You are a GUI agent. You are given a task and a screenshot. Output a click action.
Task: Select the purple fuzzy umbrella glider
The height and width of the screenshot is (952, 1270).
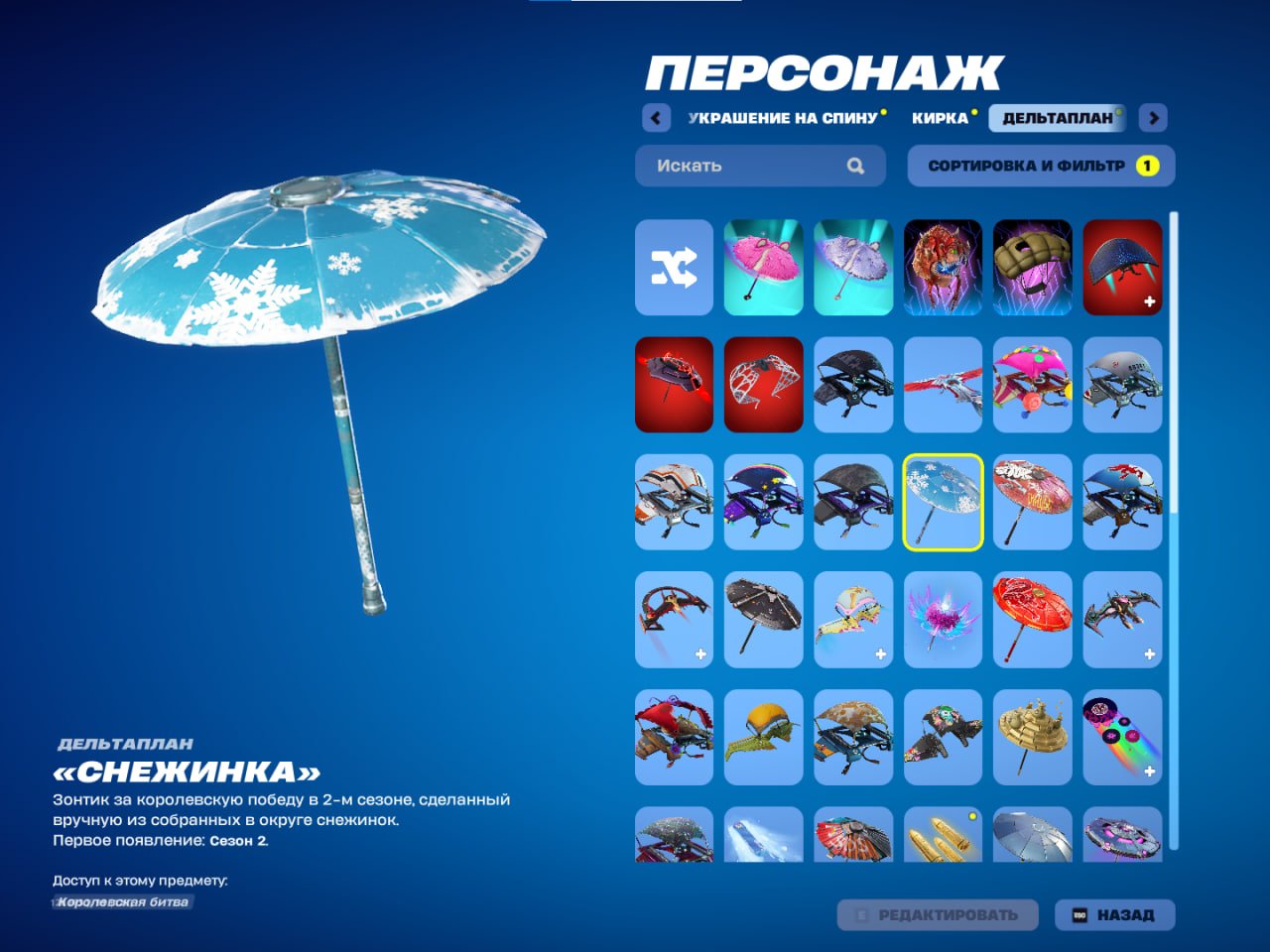coord(852,268)
